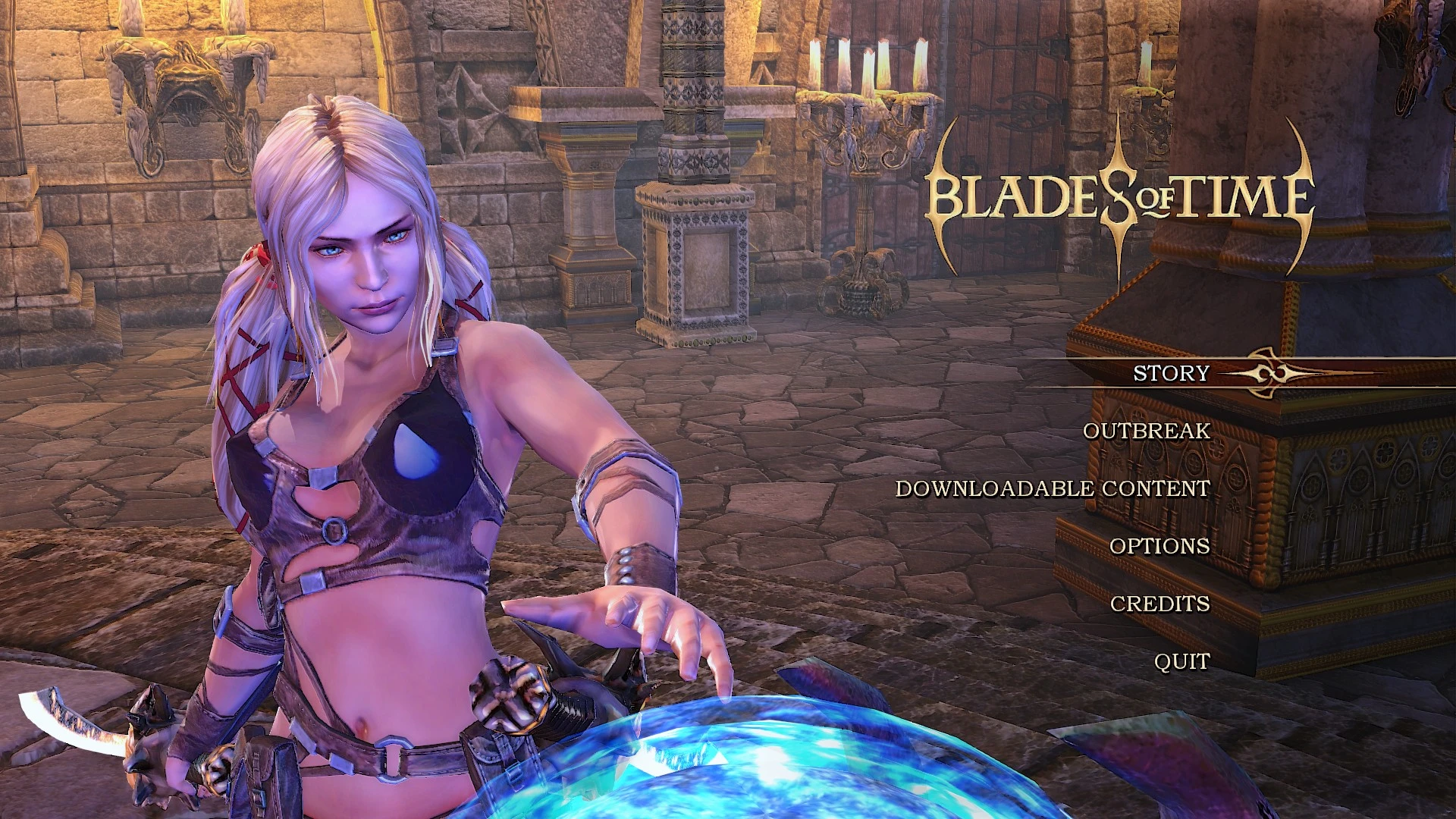Open DOWNLOADABLE CONTENT
The width and height of the screenshot is (1456, 819).
point(1053,489)
